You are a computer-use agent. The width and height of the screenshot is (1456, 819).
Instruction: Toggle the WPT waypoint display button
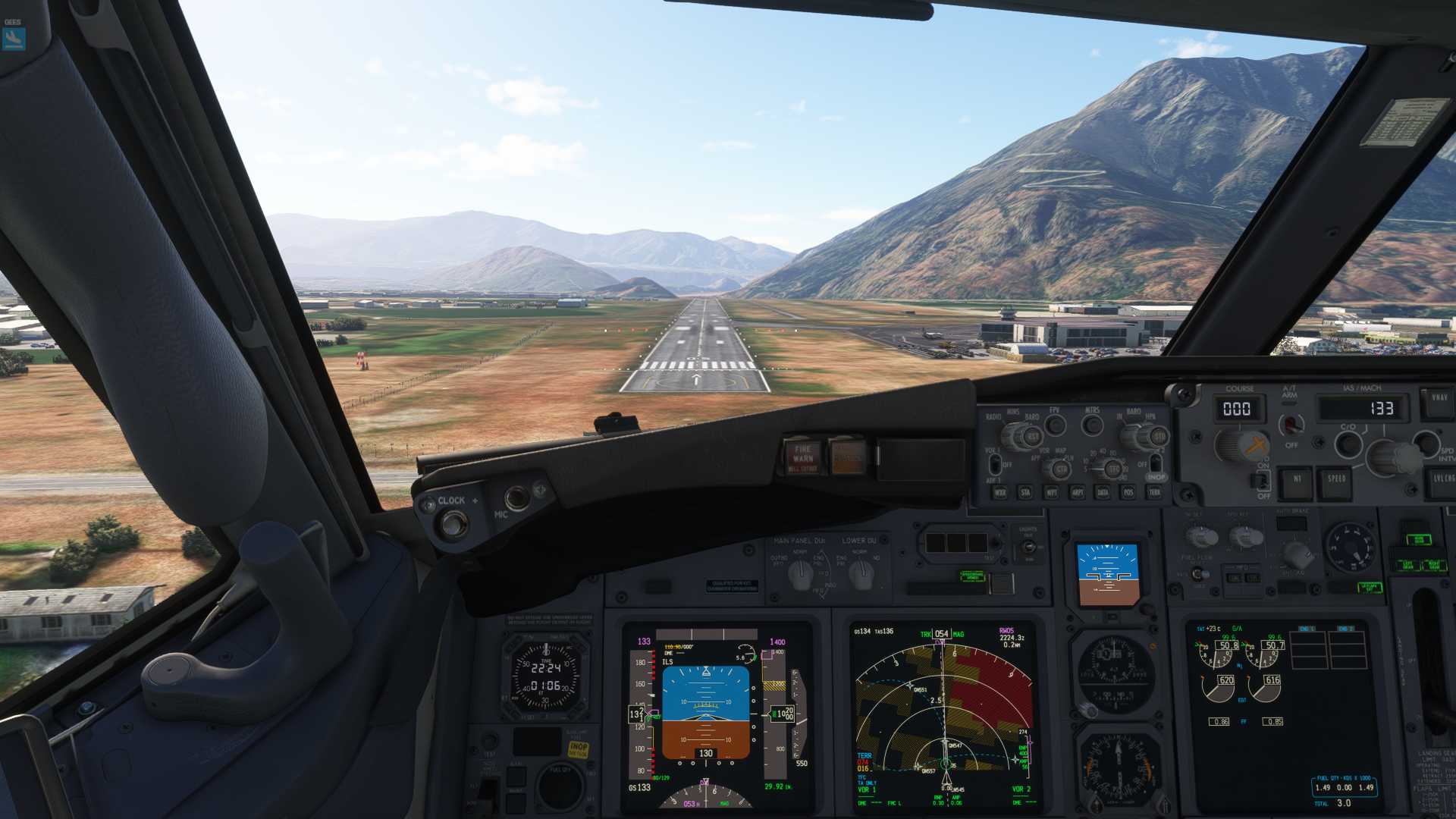coord(1052,493)
